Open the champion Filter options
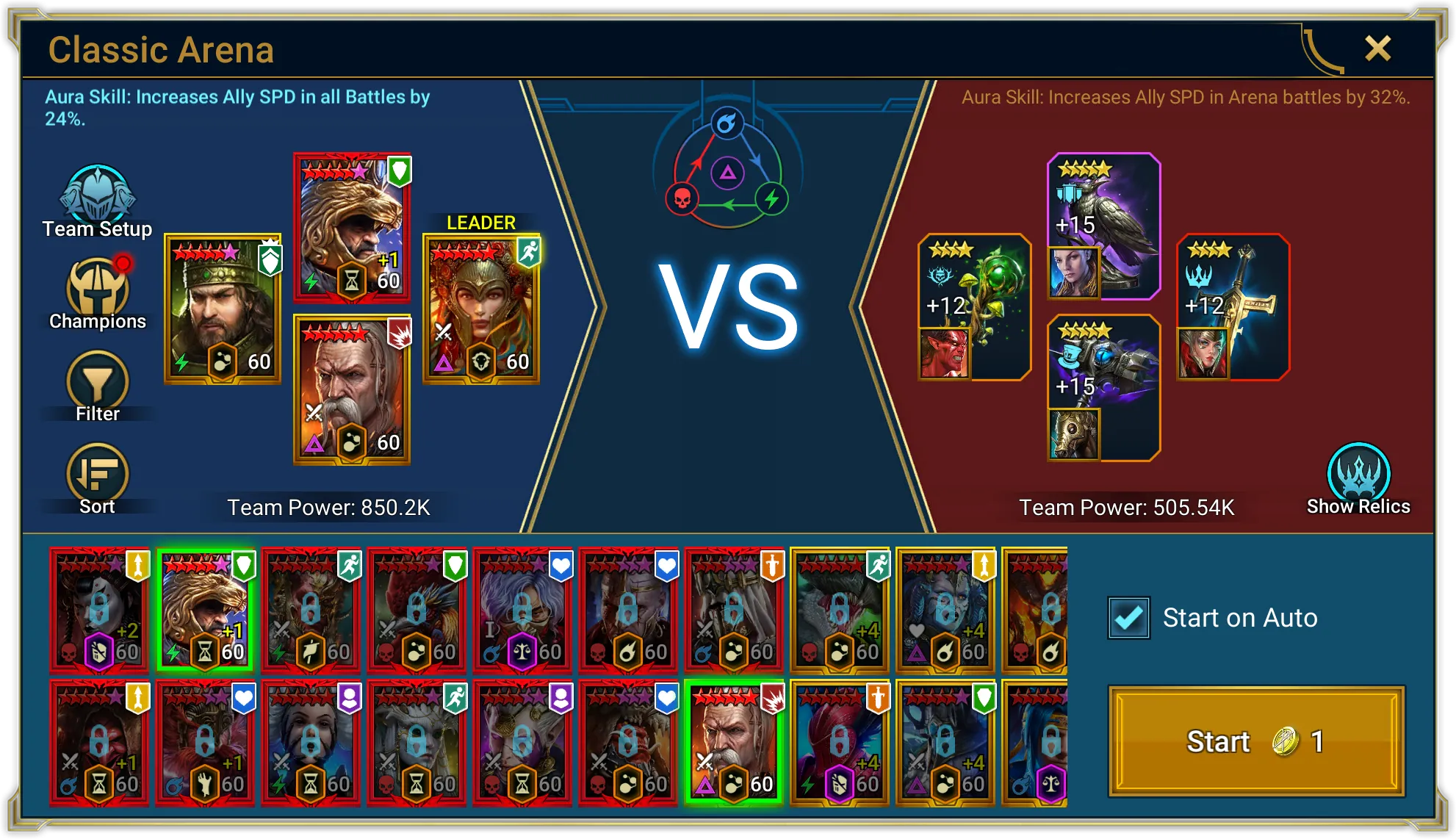The width and height of the screenshot is (1456, 839). (x=97, y=386)
